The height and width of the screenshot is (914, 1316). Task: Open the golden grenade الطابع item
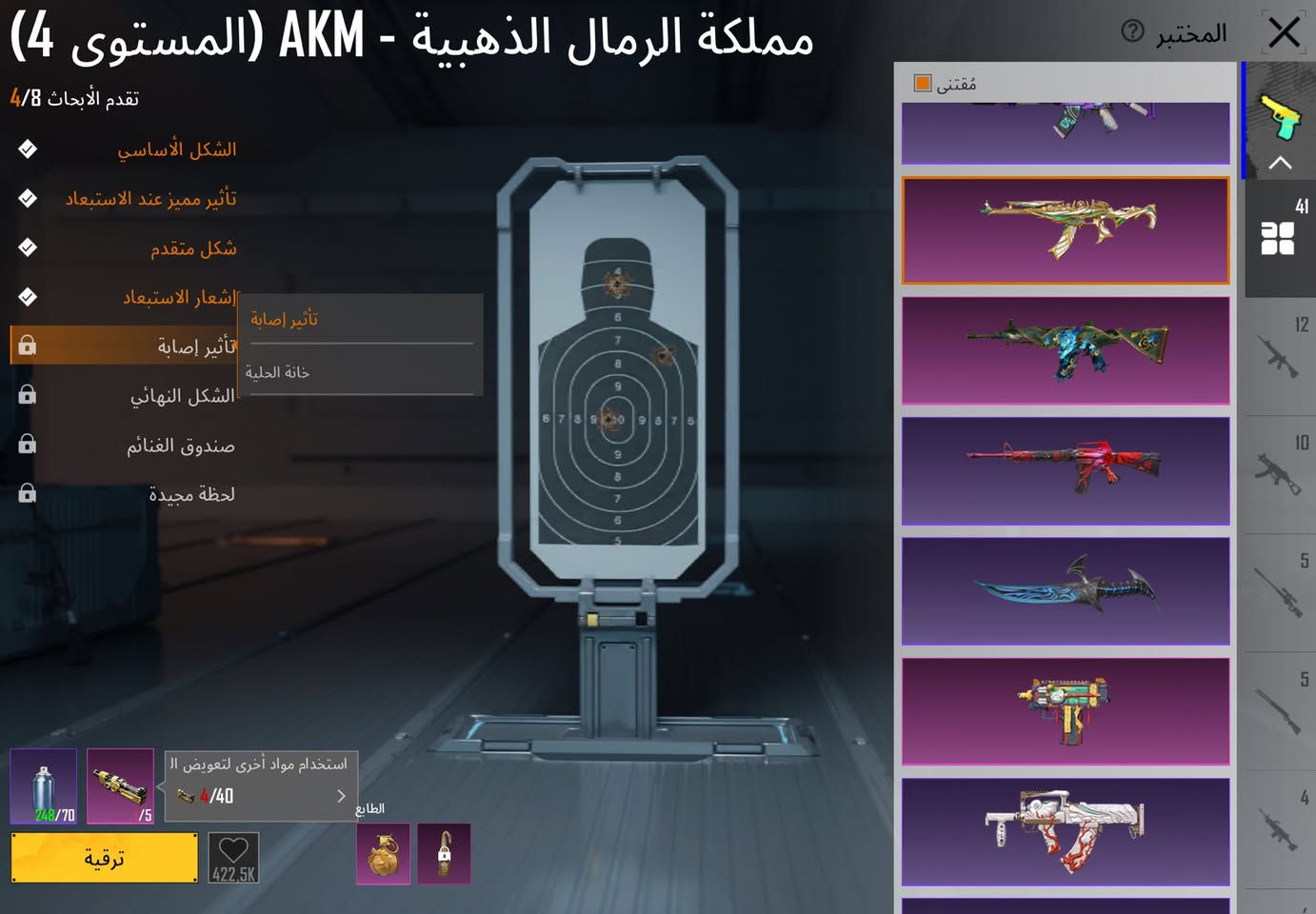tap(382, 854)
